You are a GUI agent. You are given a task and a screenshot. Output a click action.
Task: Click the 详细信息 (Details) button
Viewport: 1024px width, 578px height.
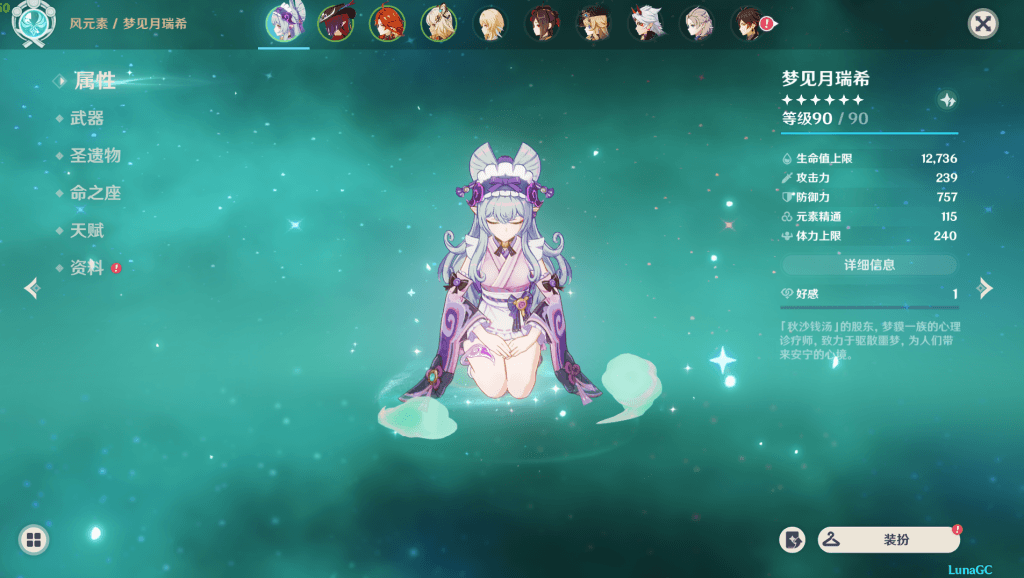point(869,265)
